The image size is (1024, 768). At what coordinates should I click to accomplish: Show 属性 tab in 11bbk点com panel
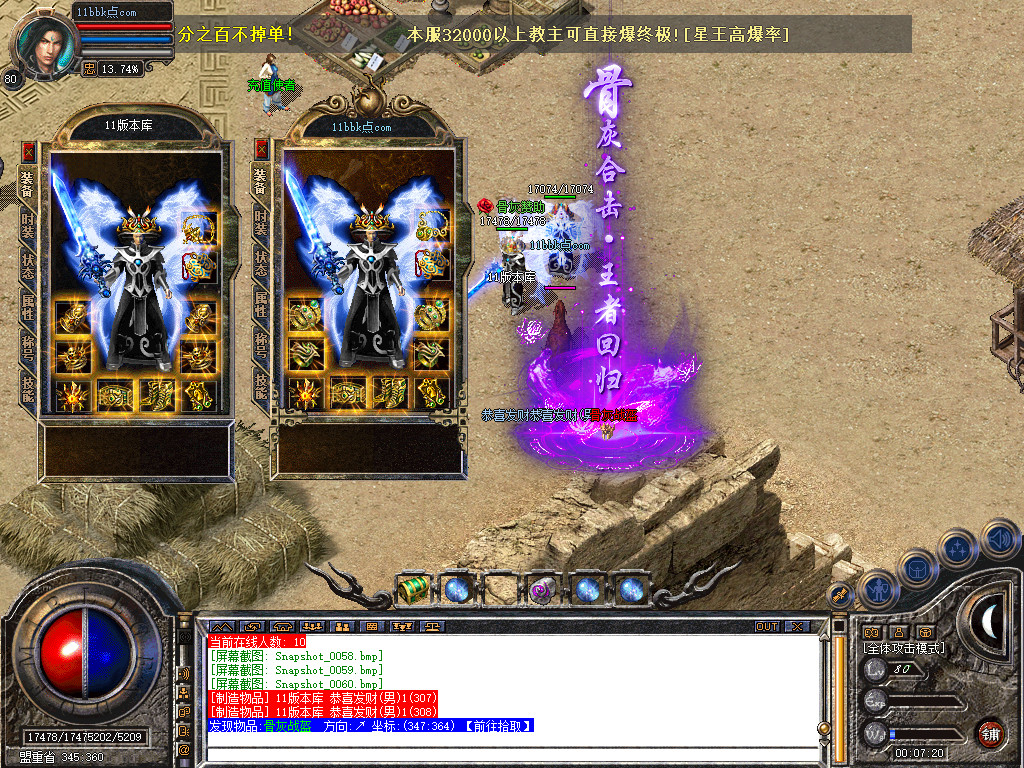261,304
